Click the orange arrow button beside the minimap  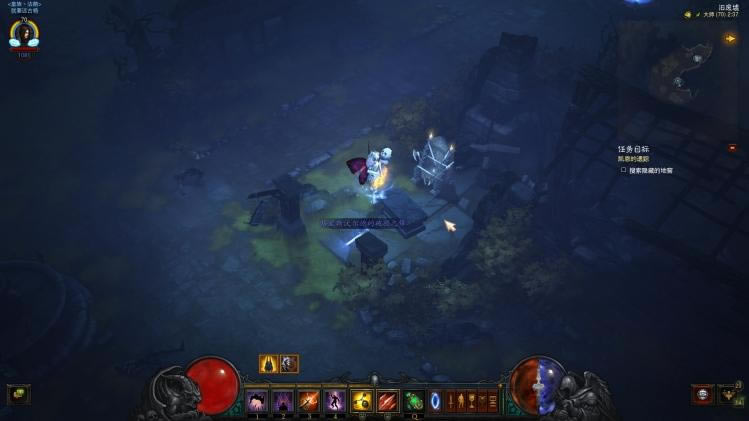[x=730, y=38]
